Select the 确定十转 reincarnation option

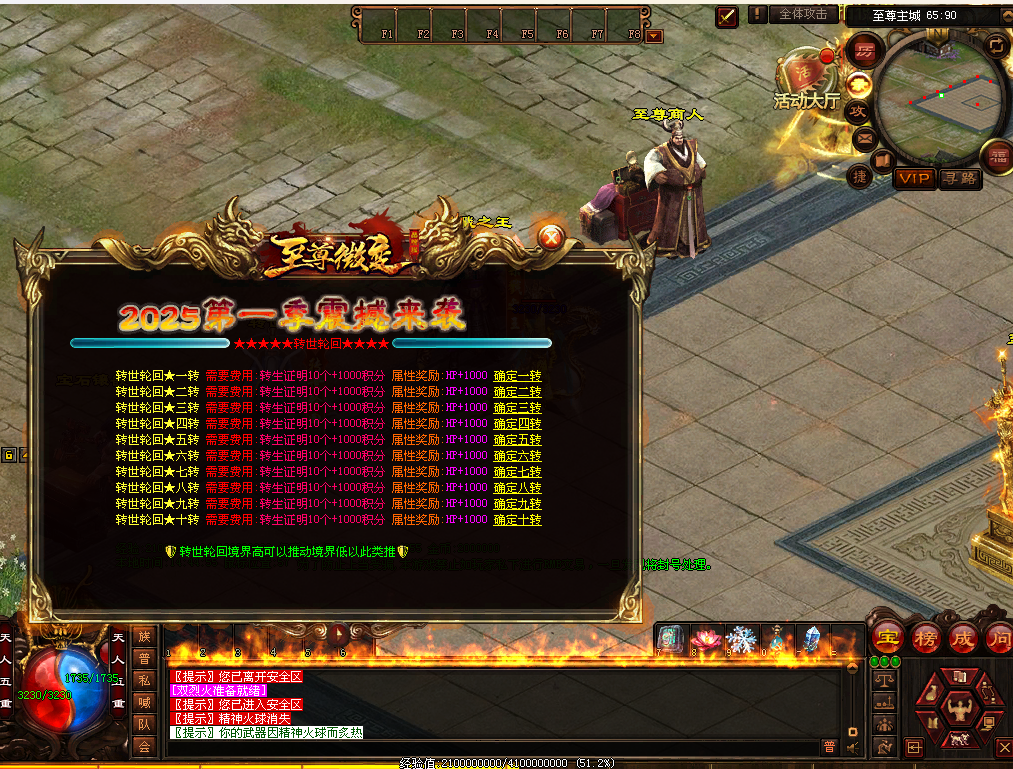[x=517, y=520]
